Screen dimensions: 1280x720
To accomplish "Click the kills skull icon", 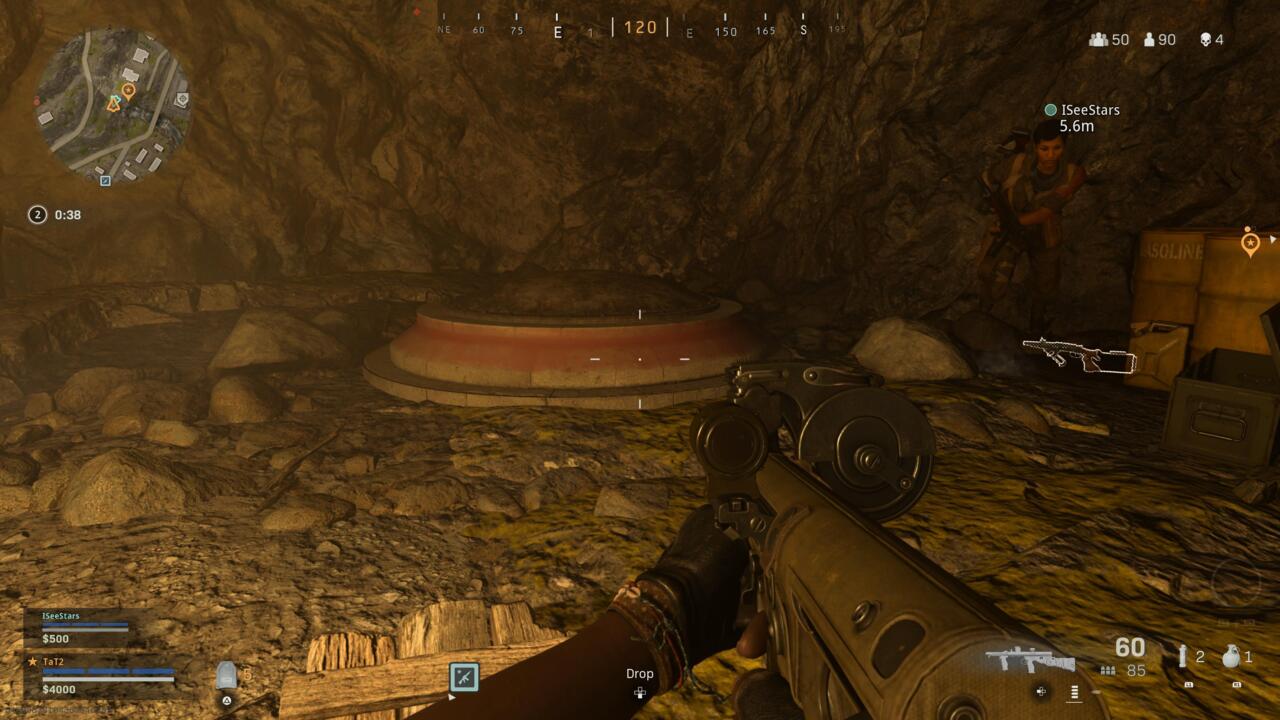I will pyautogui.click(x=1205, y=40).
